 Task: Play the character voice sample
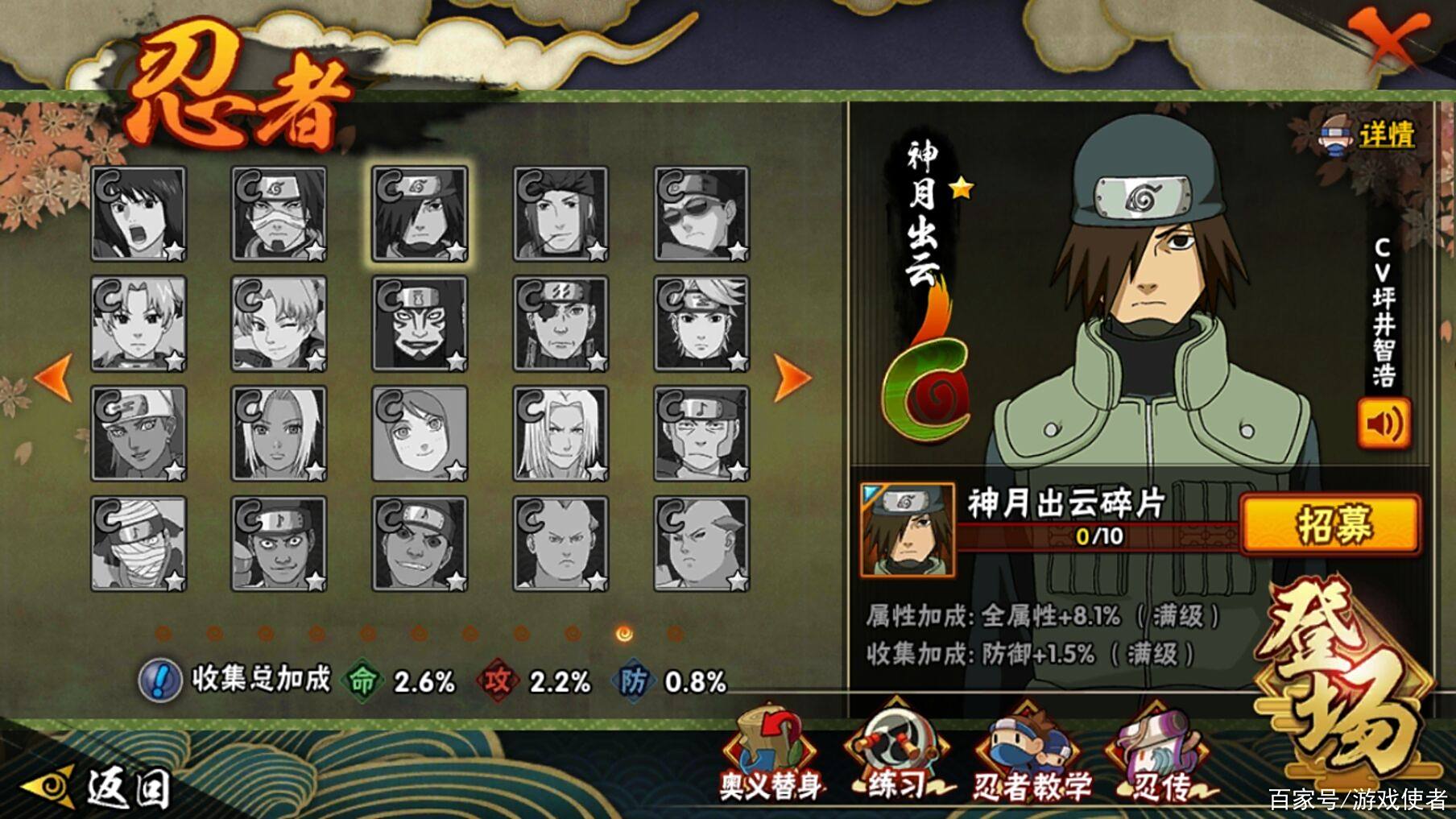(1384, 424)
